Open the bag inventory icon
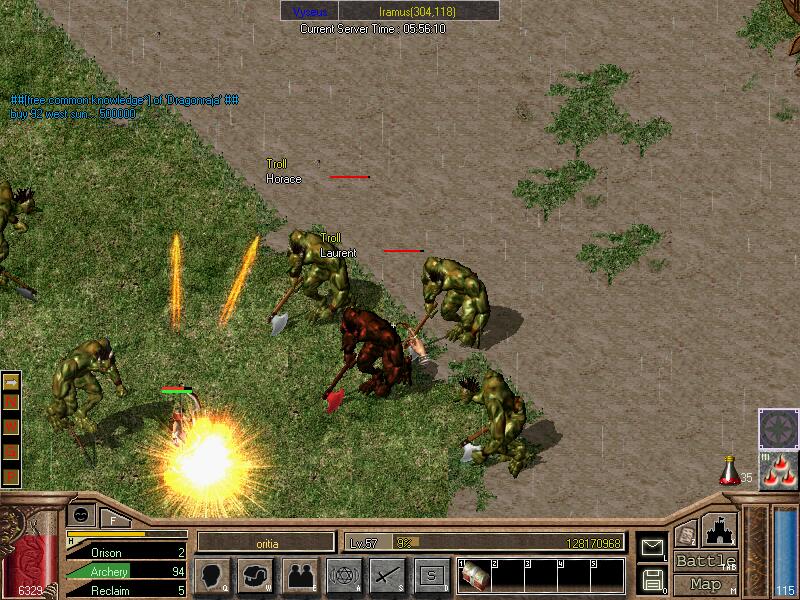This screenshot has width=800, height=600. 256,575
